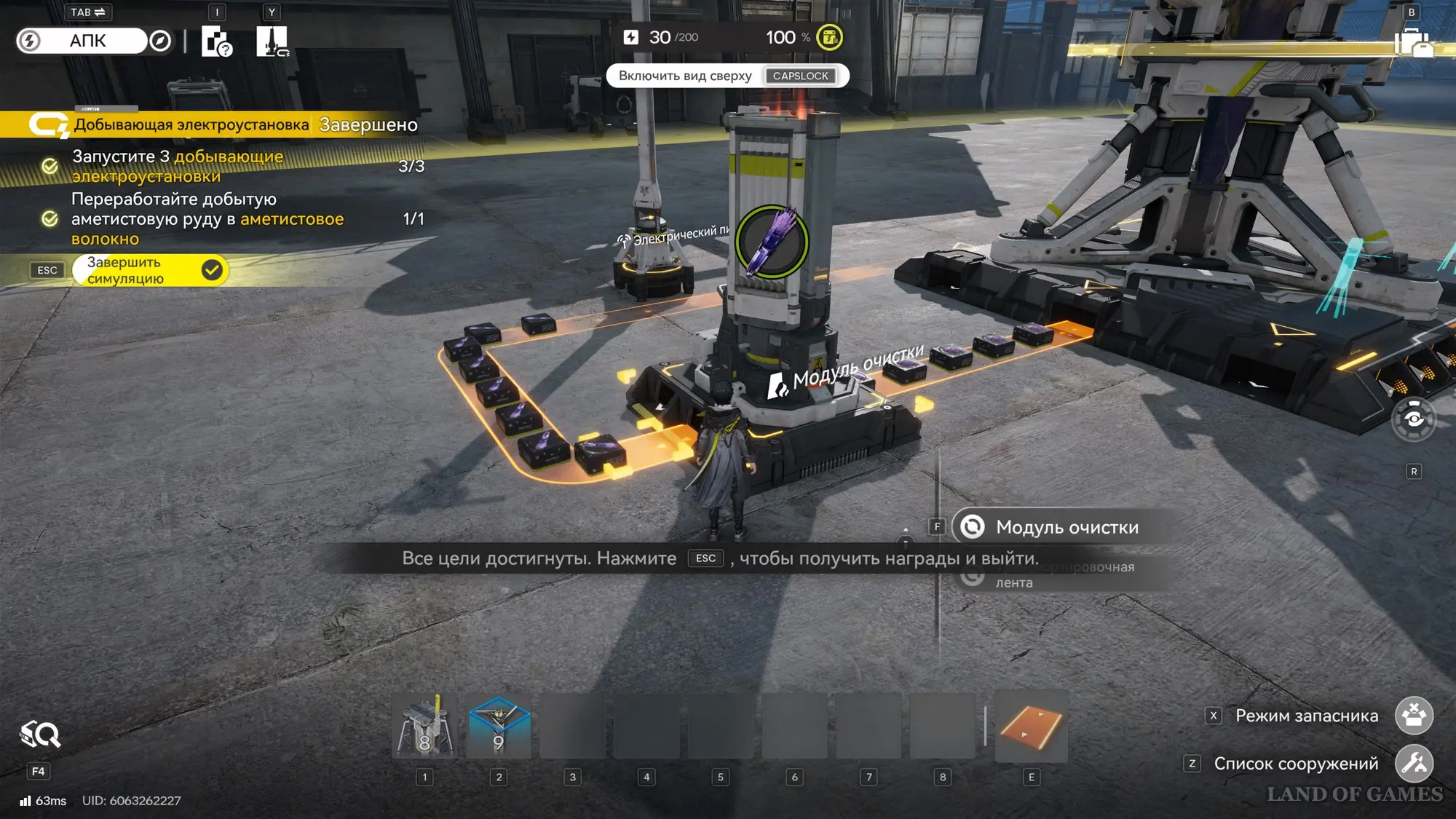Select hotbar slot with the mining rig
This screenshot has width=1456, height=819.
[x=425, y=727]
